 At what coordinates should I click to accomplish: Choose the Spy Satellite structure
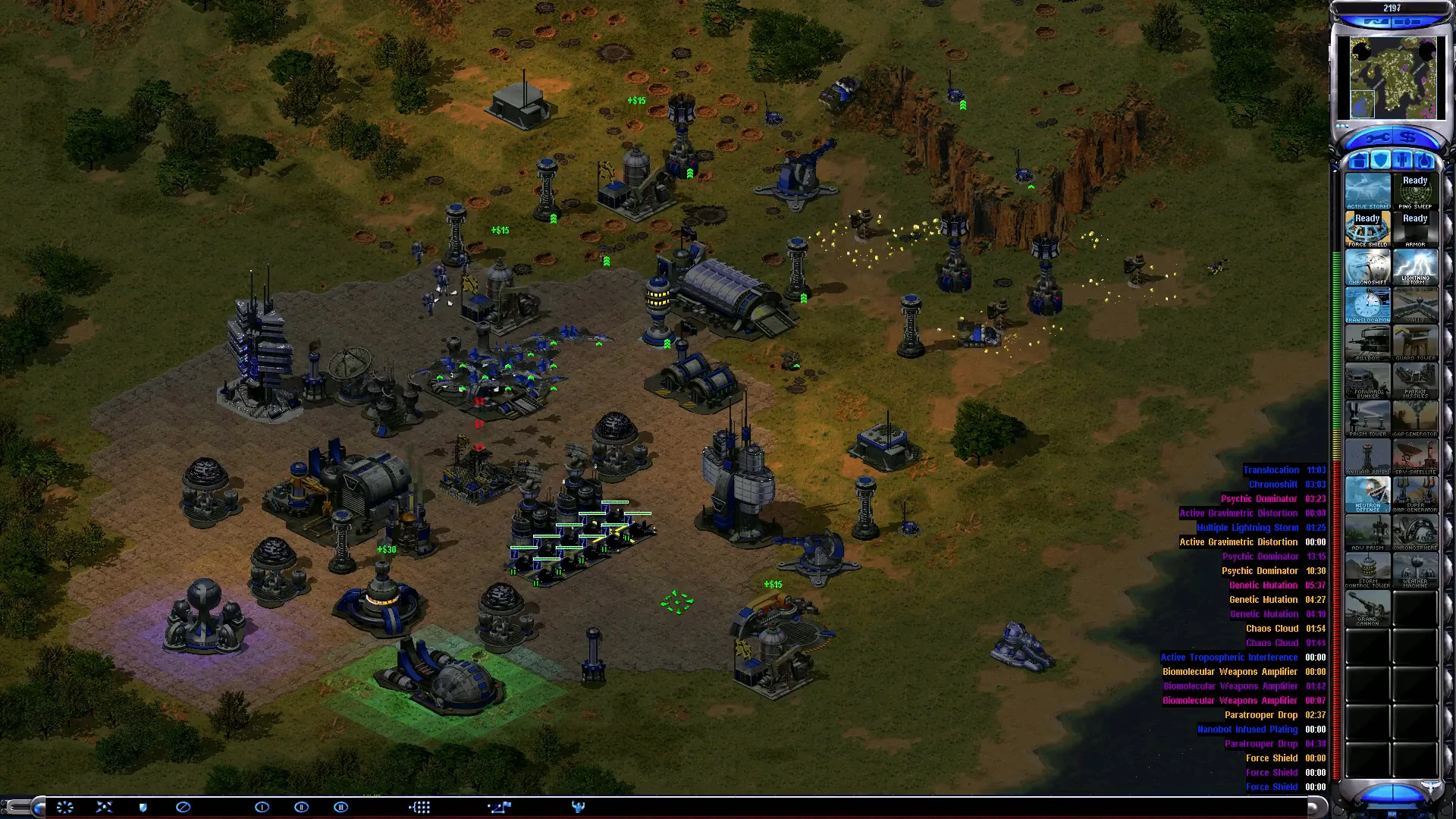point(1415,457)
